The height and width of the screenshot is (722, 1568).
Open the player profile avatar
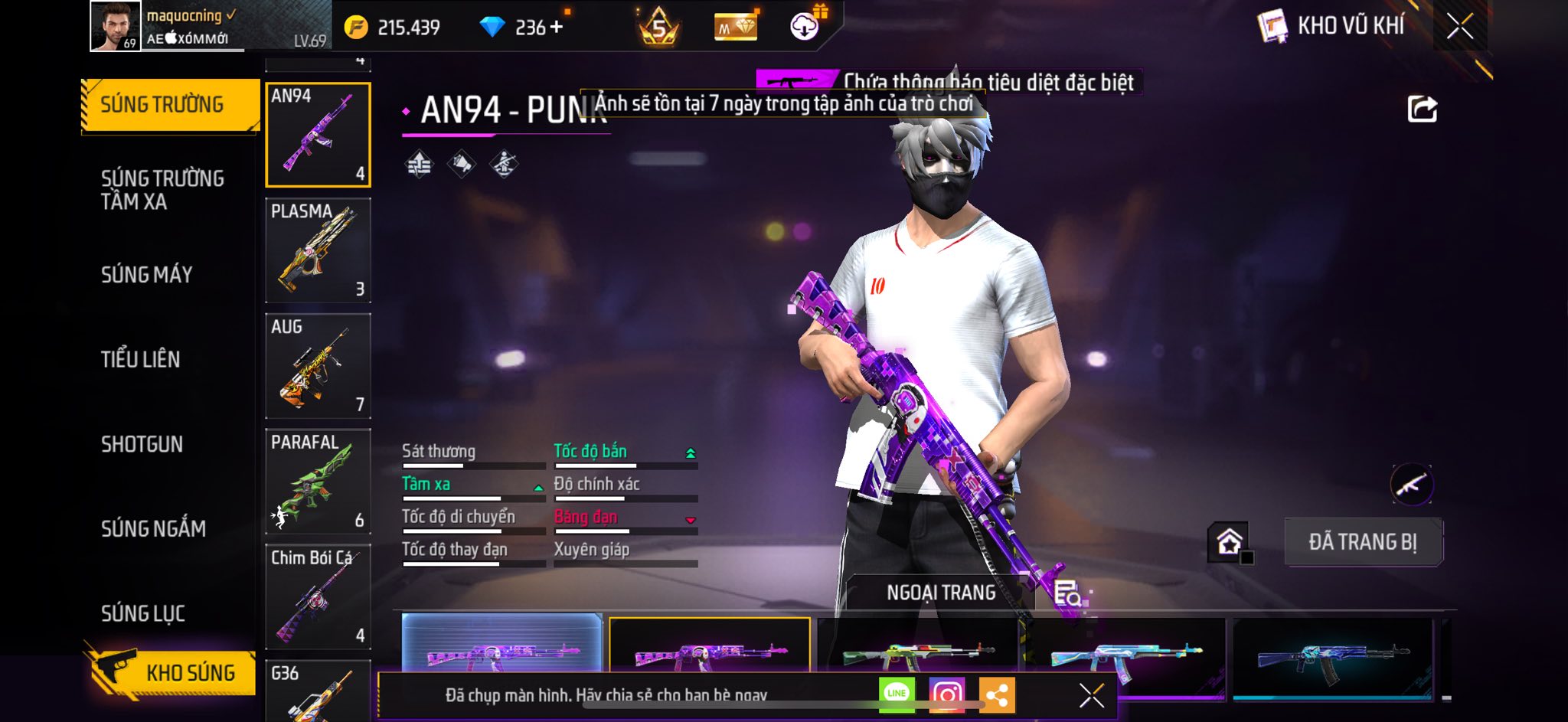pos(115,26)
